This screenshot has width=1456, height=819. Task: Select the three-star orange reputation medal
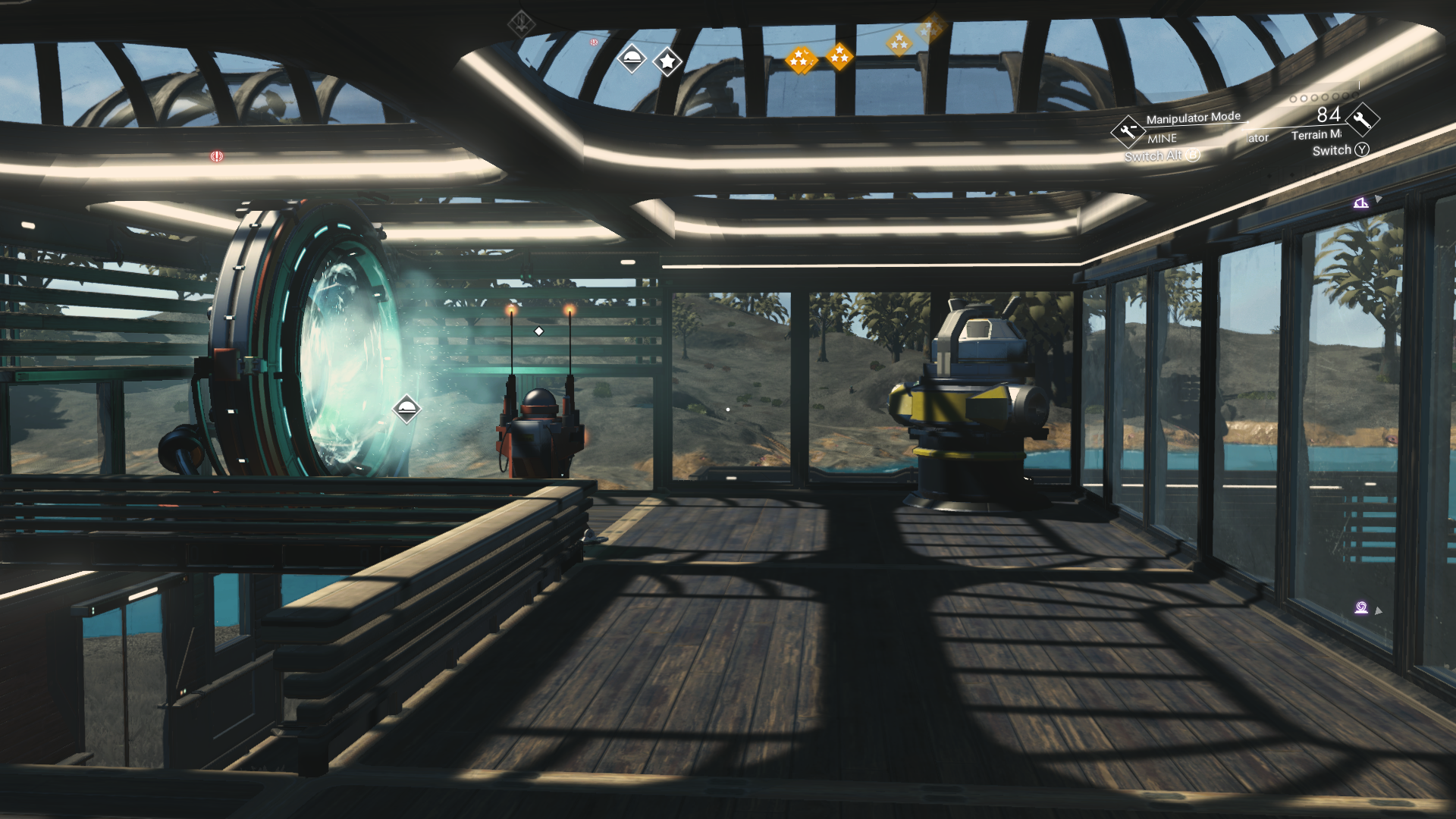(x=839, y=55)
